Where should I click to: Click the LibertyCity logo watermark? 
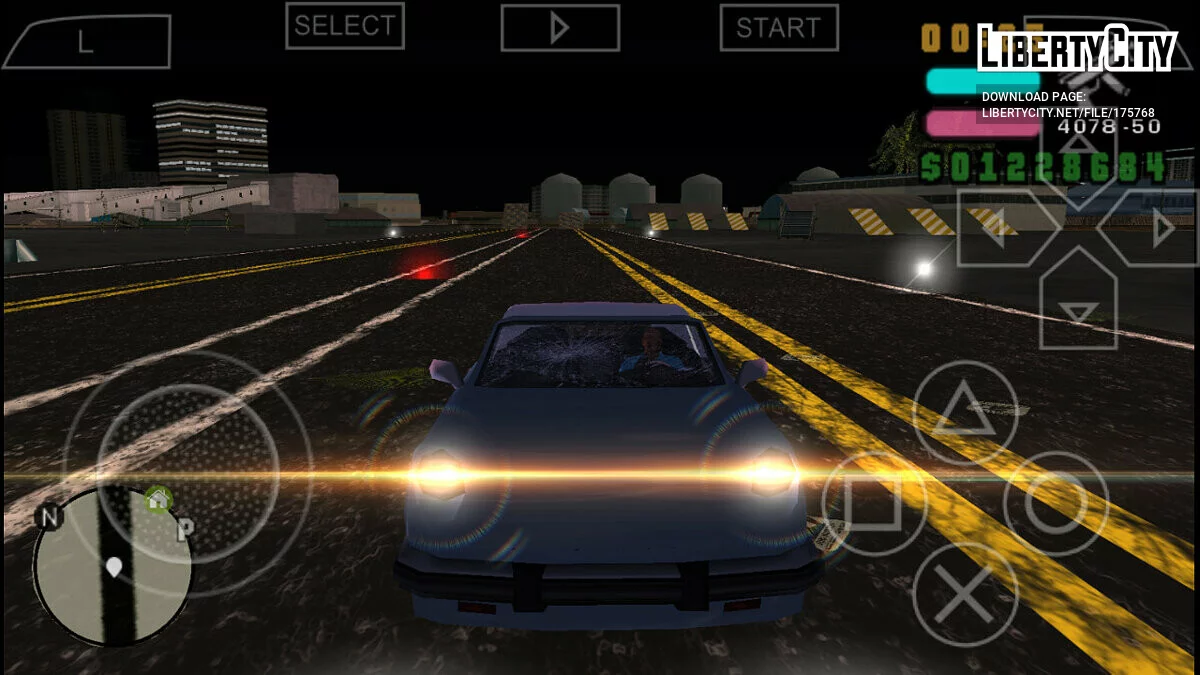(x=1076, y=48)
